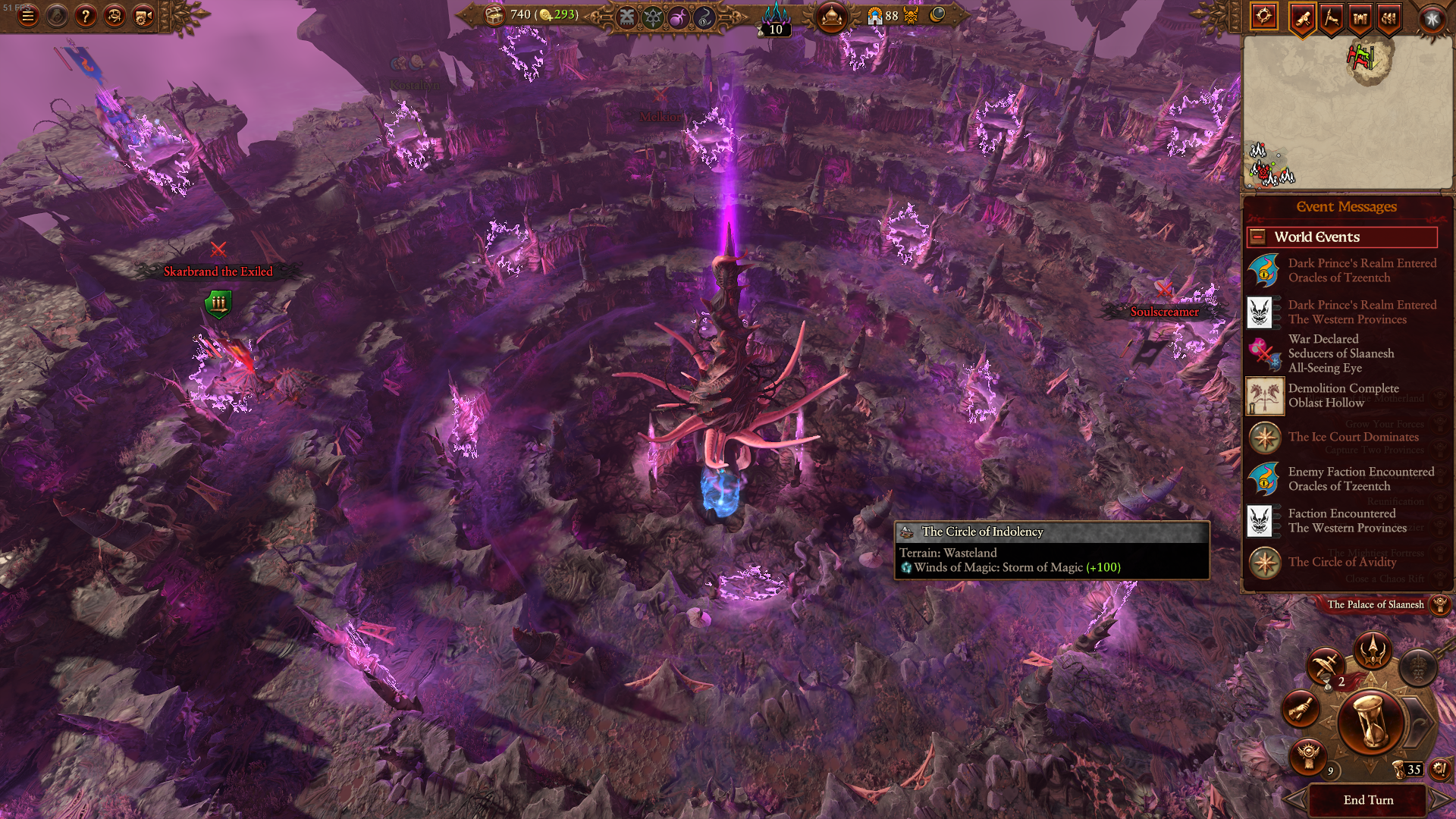Open the main menu hamburger button
Image resolution: width=1456 pixels, height=819 pixels.
coord(28,16)
